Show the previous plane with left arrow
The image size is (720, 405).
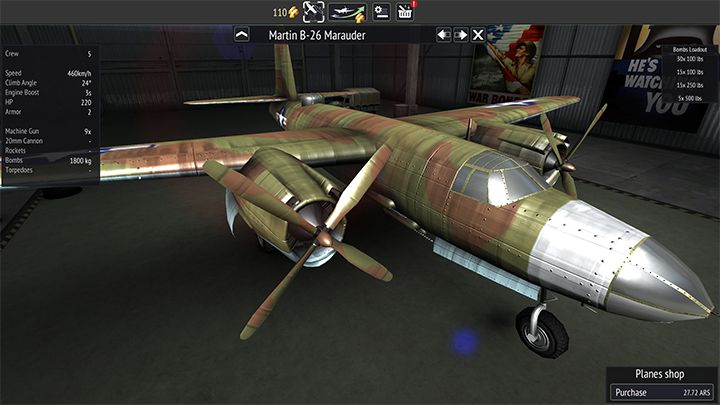444,34
